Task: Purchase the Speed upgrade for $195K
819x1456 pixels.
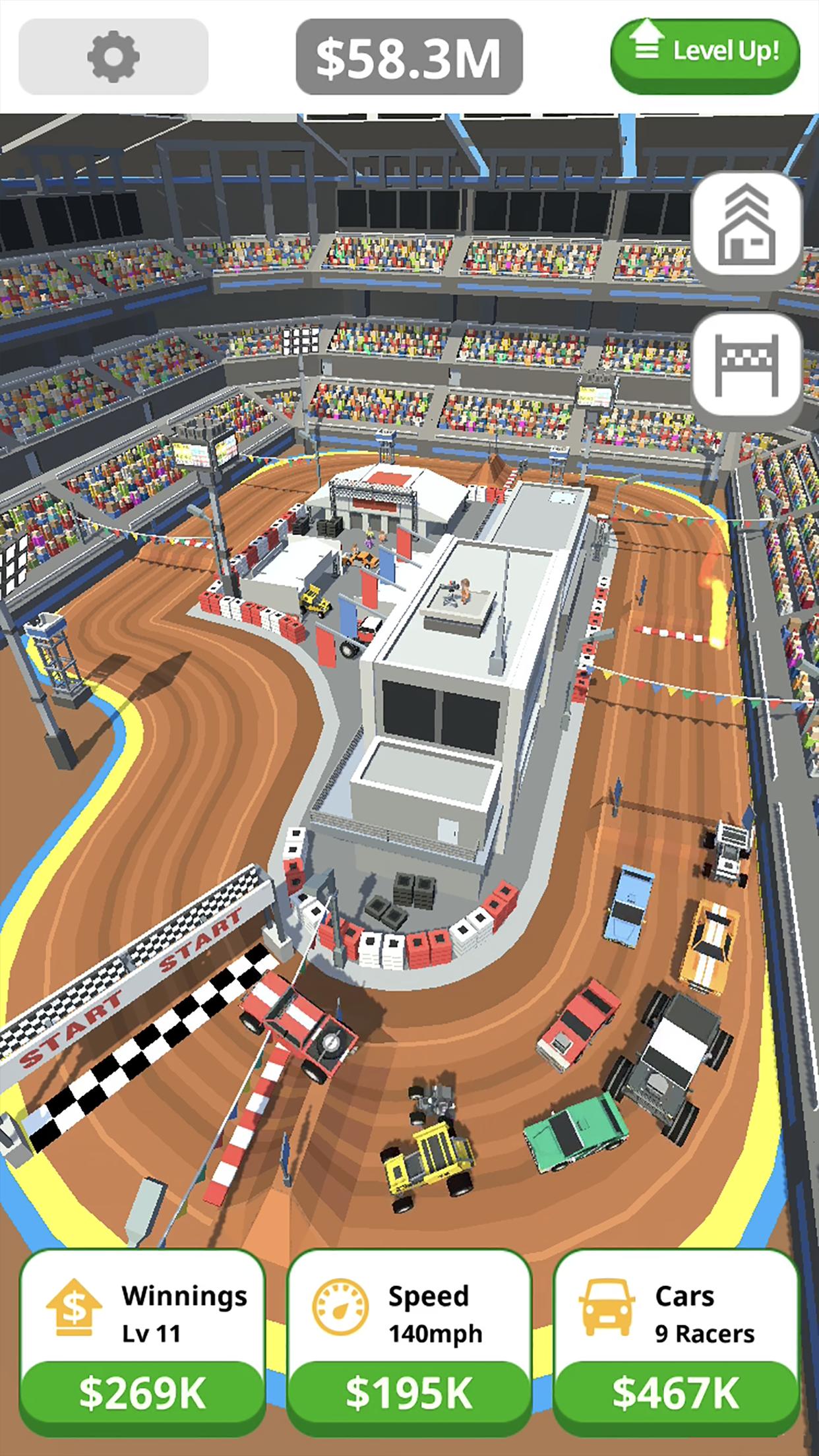Action: [409, 1391]
